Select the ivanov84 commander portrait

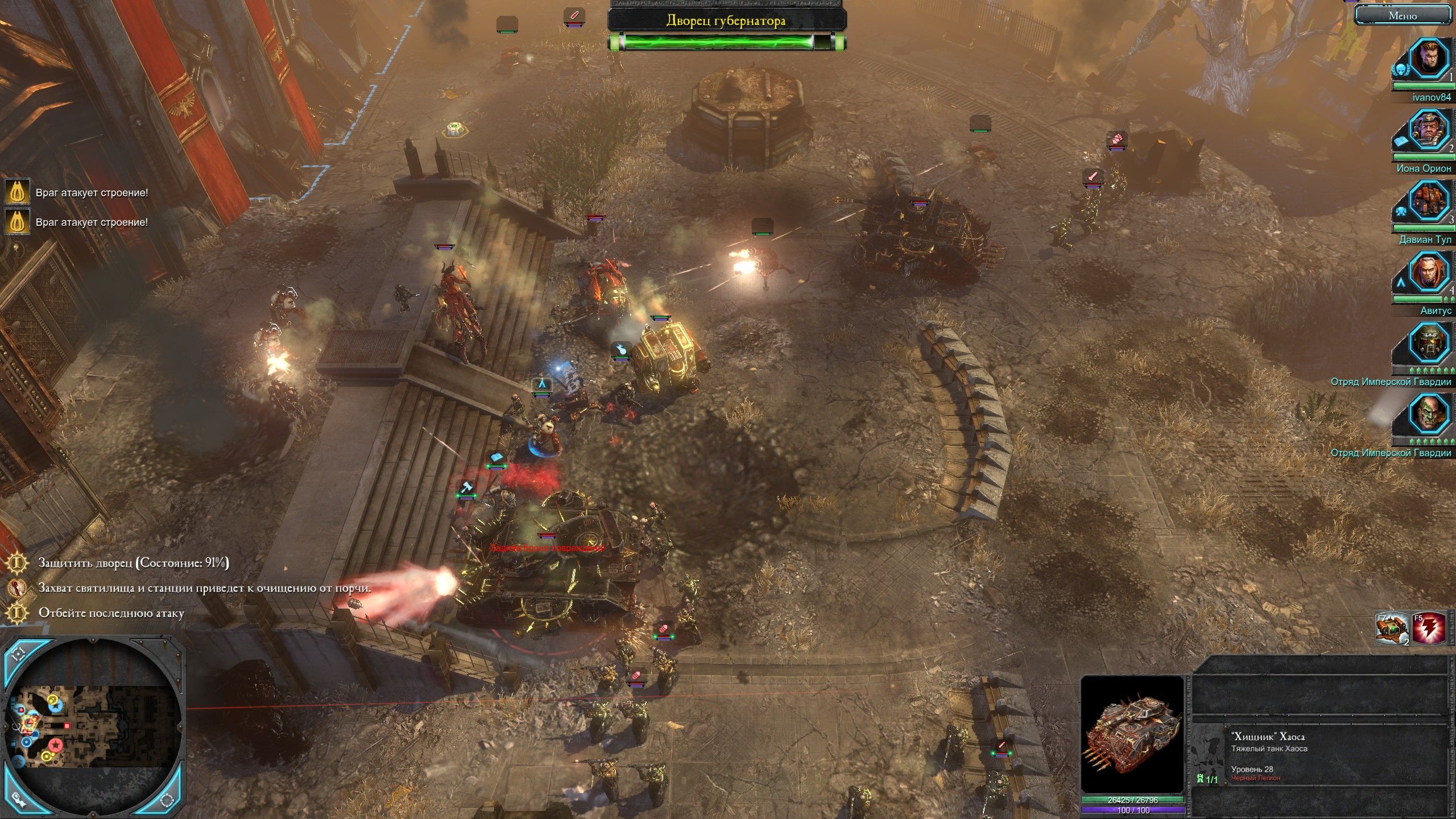click(x=1428, y=60)
